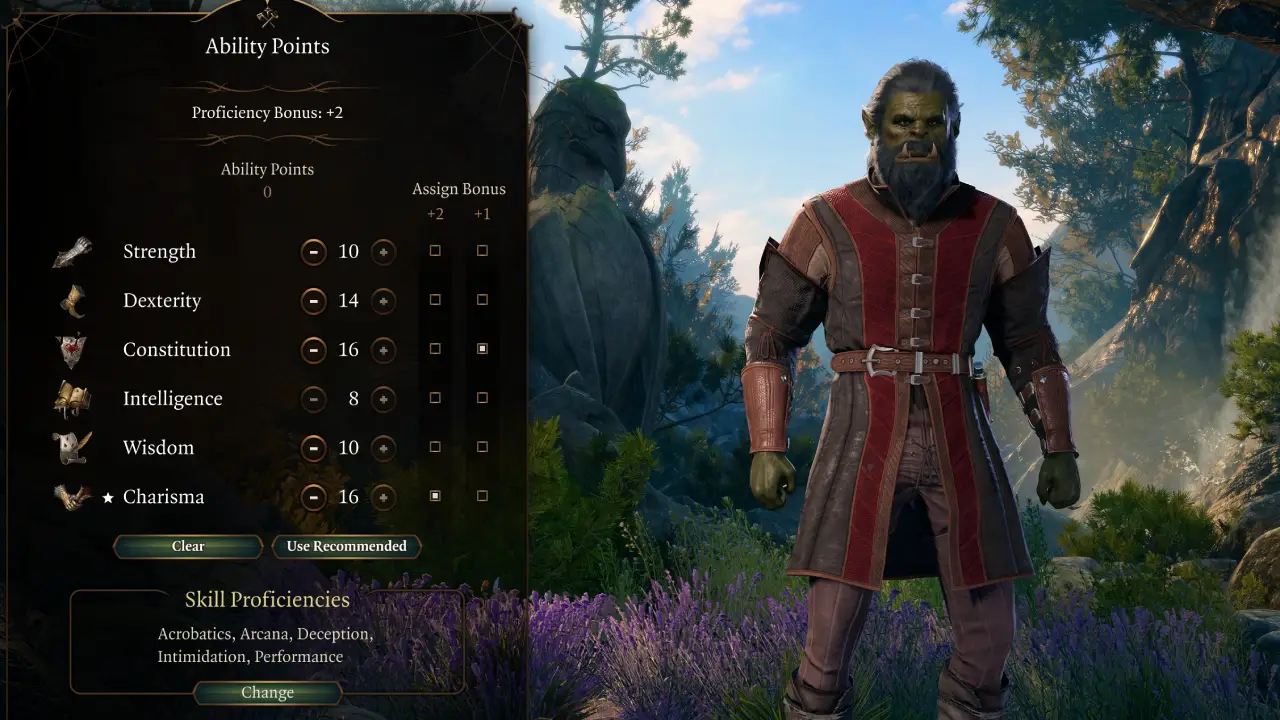Uncheck the +2 bonus on Charisma
Screen dimensions: 1280x720
point(435,496)
